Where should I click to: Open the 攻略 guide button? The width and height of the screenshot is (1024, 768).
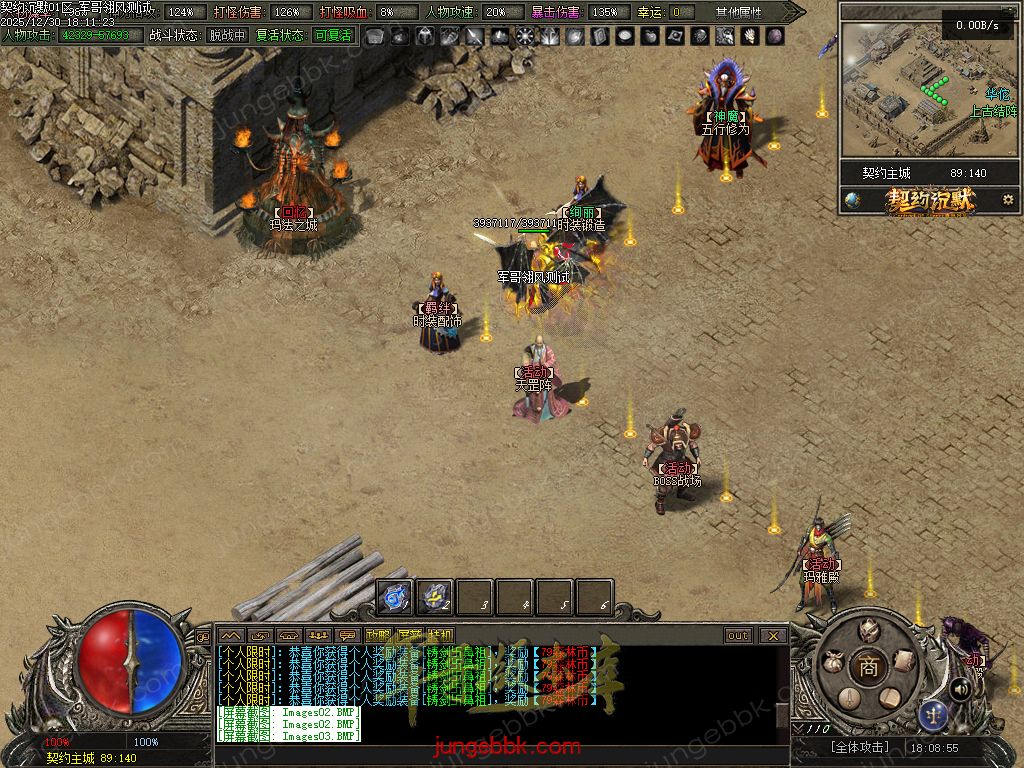click(378, 635)
